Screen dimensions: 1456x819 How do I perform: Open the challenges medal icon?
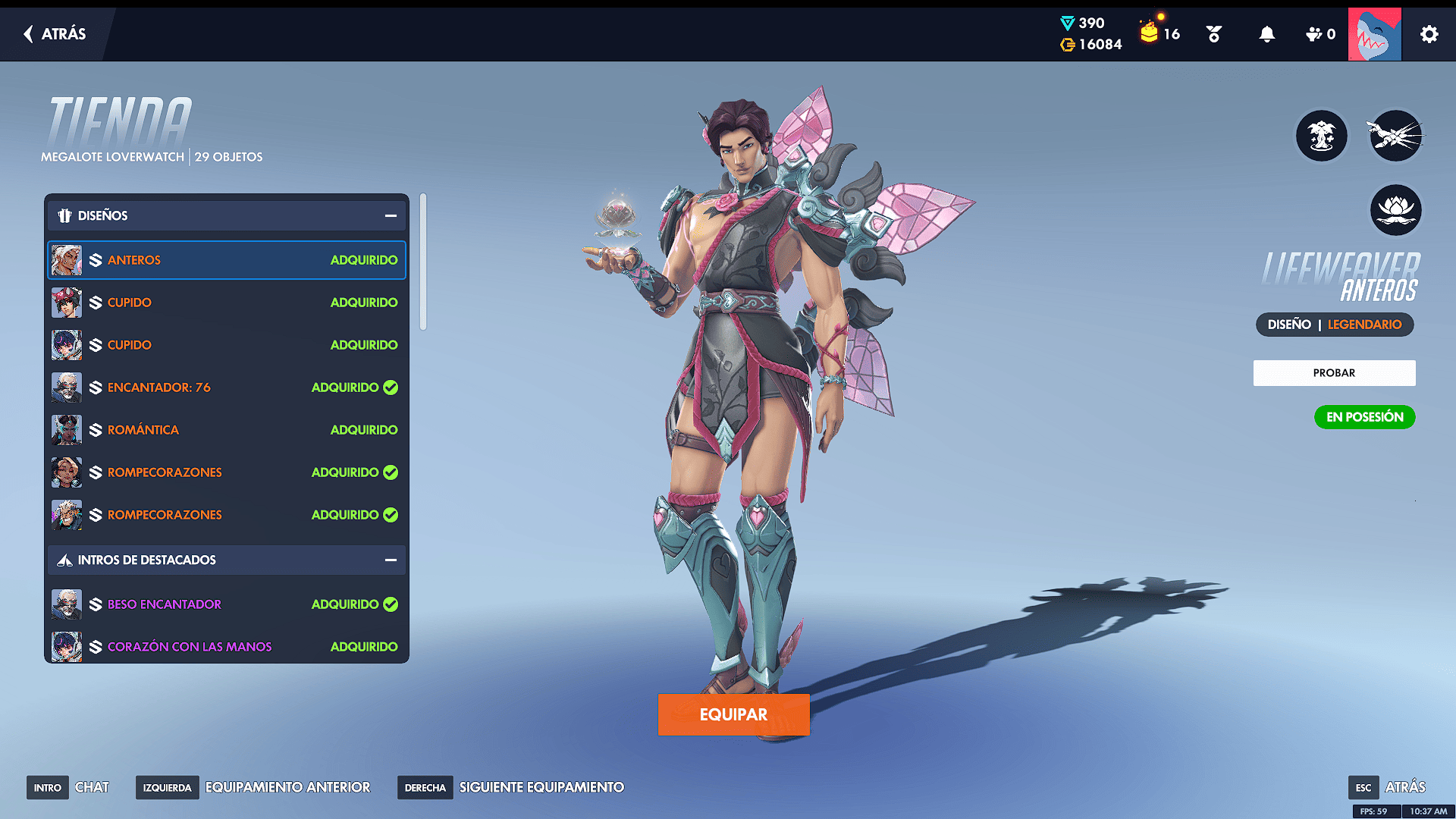tap(1213, 34)
